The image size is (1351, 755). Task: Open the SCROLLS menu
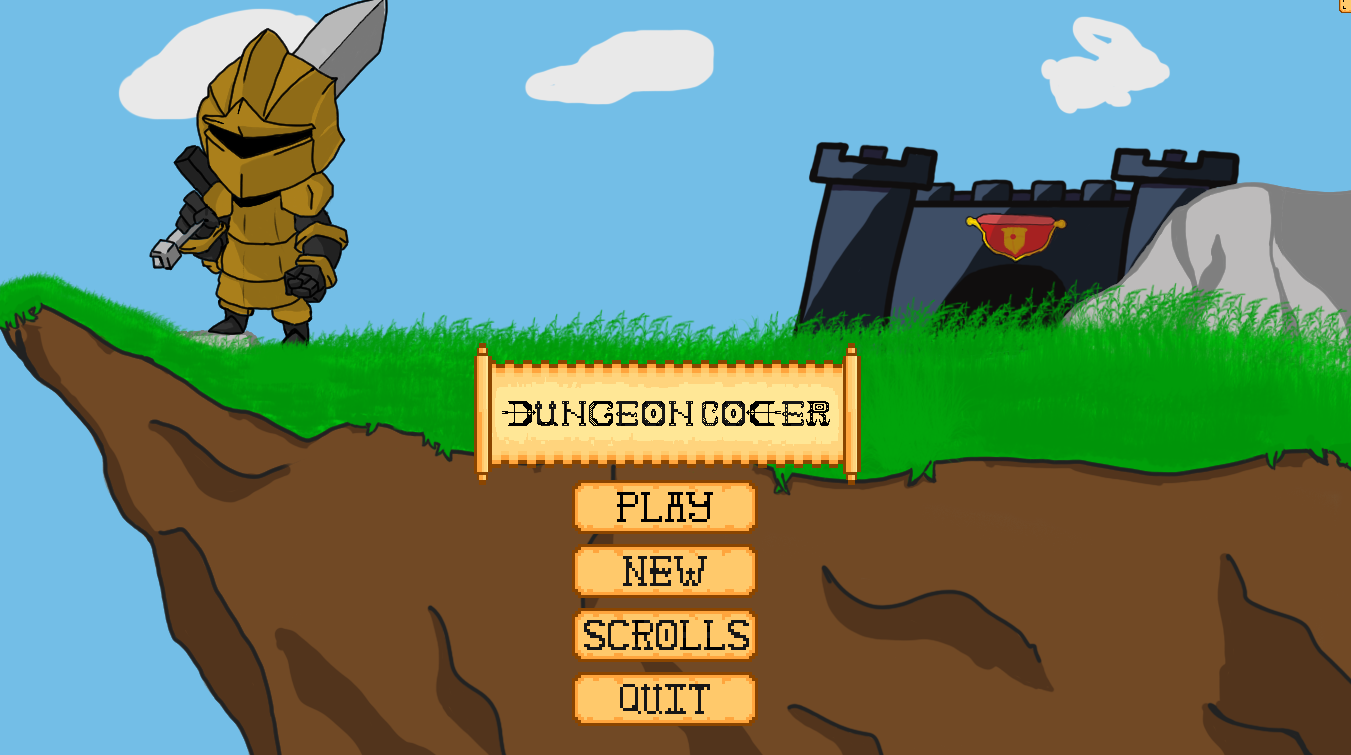663,635
